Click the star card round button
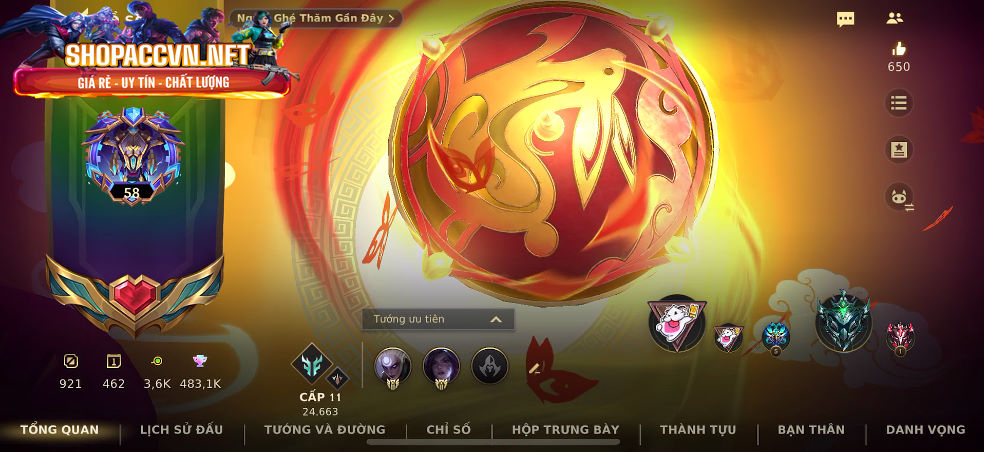 [x=898, y=149]
